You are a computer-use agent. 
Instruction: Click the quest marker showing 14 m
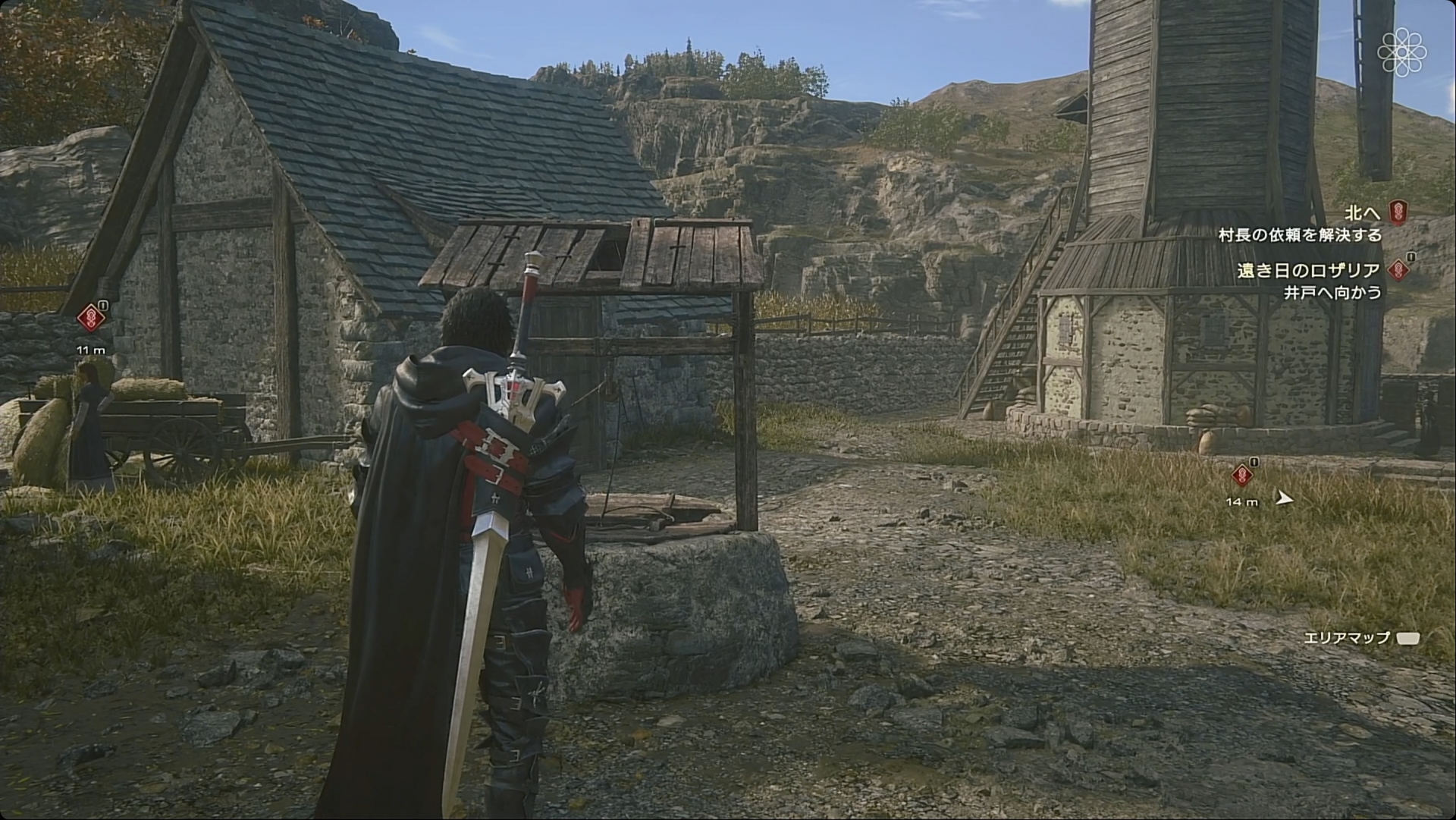(x=1241, y=476)
